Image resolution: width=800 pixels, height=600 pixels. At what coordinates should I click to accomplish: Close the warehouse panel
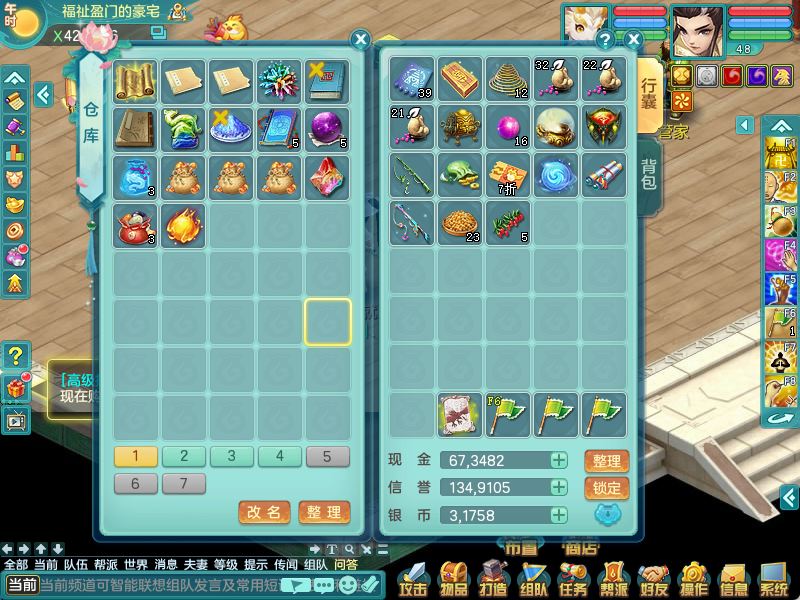361,39
